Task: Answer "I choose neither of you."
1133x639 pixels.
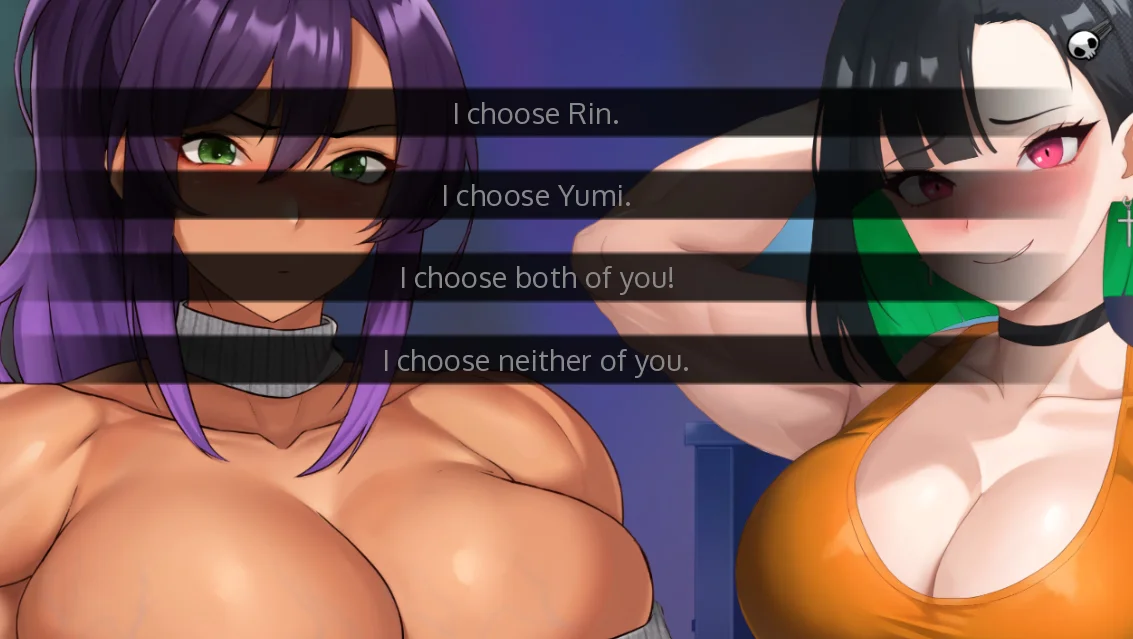Action: [x=536, y=360]
